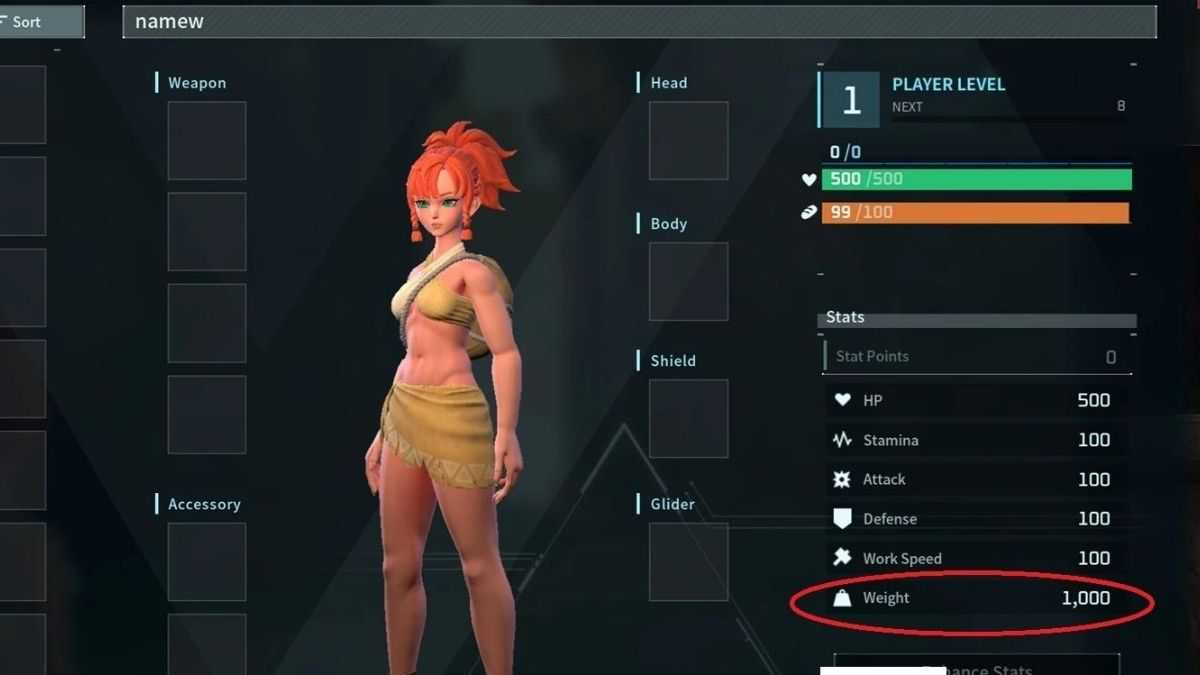Select the empty Body armor slot
Image resolution: width=1200 pixels, height=675 pixels.
pos(688,281)
